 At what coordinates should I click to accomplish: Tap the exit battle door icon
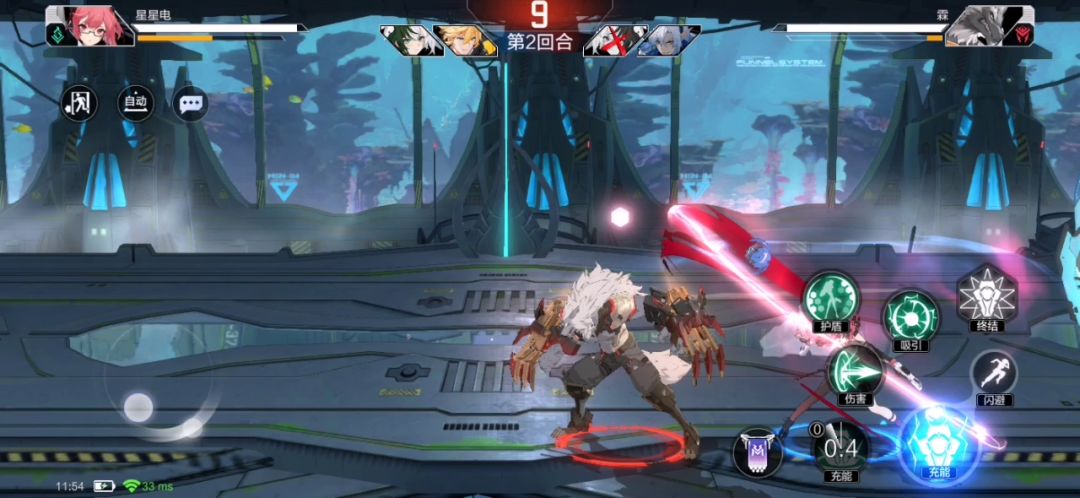coord(79,102)
